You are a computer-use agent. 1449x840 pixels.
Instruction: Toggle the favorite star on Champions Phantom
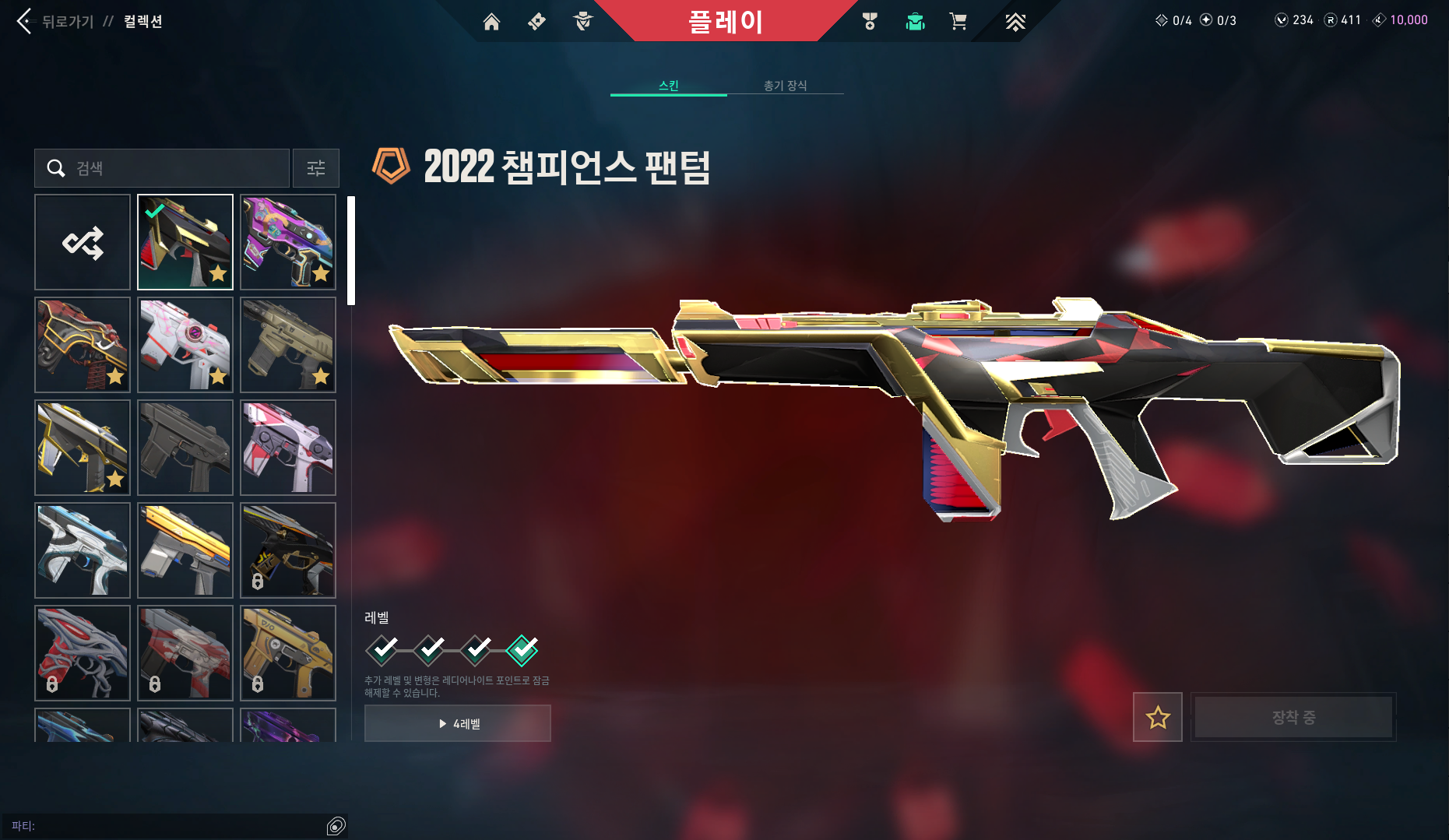click(x=1157, y=717)
